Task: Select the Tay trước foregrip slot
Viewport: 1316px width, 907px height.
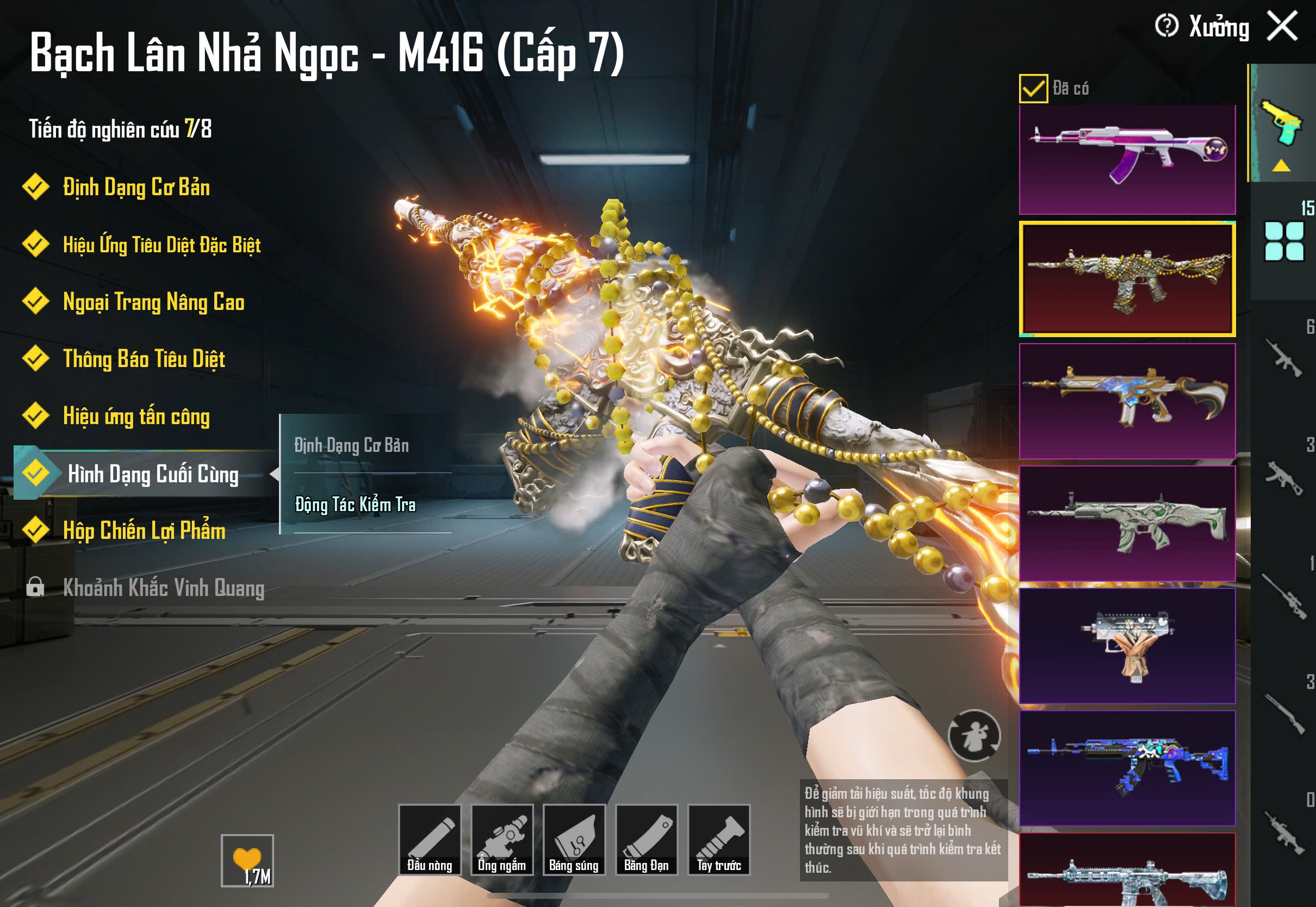Action: pyautogui.click(x=719, y=840)
